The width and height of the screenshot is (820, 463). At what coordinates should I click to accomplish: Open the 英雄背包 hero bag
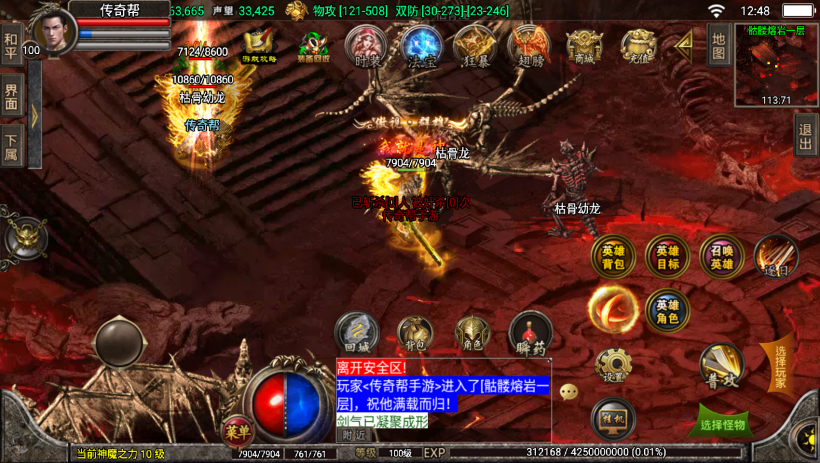click(x=613, y=256)
